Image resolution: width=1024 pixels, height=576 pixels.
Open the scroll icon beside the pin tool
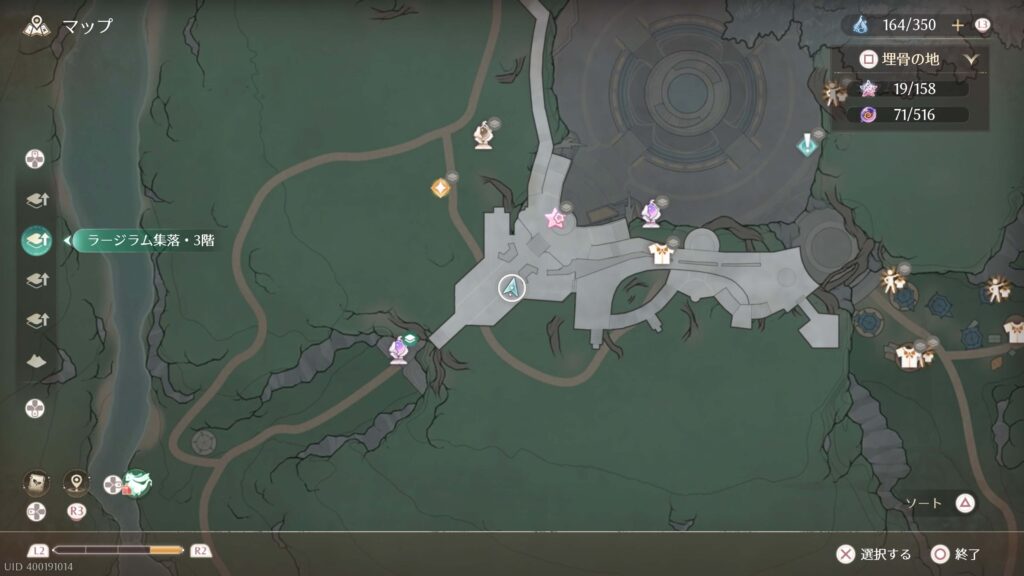click(35, 482)
